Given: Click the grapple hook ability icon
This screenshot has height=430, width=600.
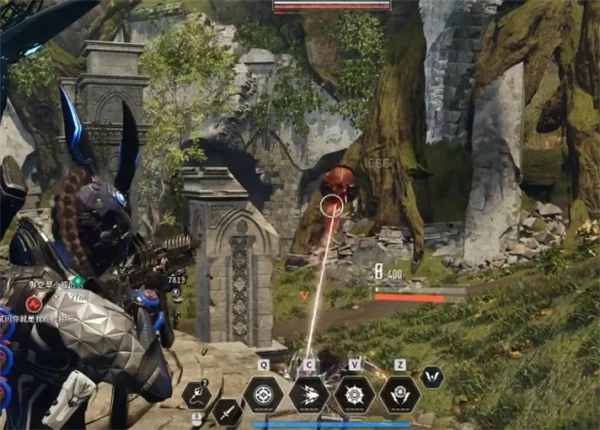Looking at the screenshot, I should click(197, 394).
